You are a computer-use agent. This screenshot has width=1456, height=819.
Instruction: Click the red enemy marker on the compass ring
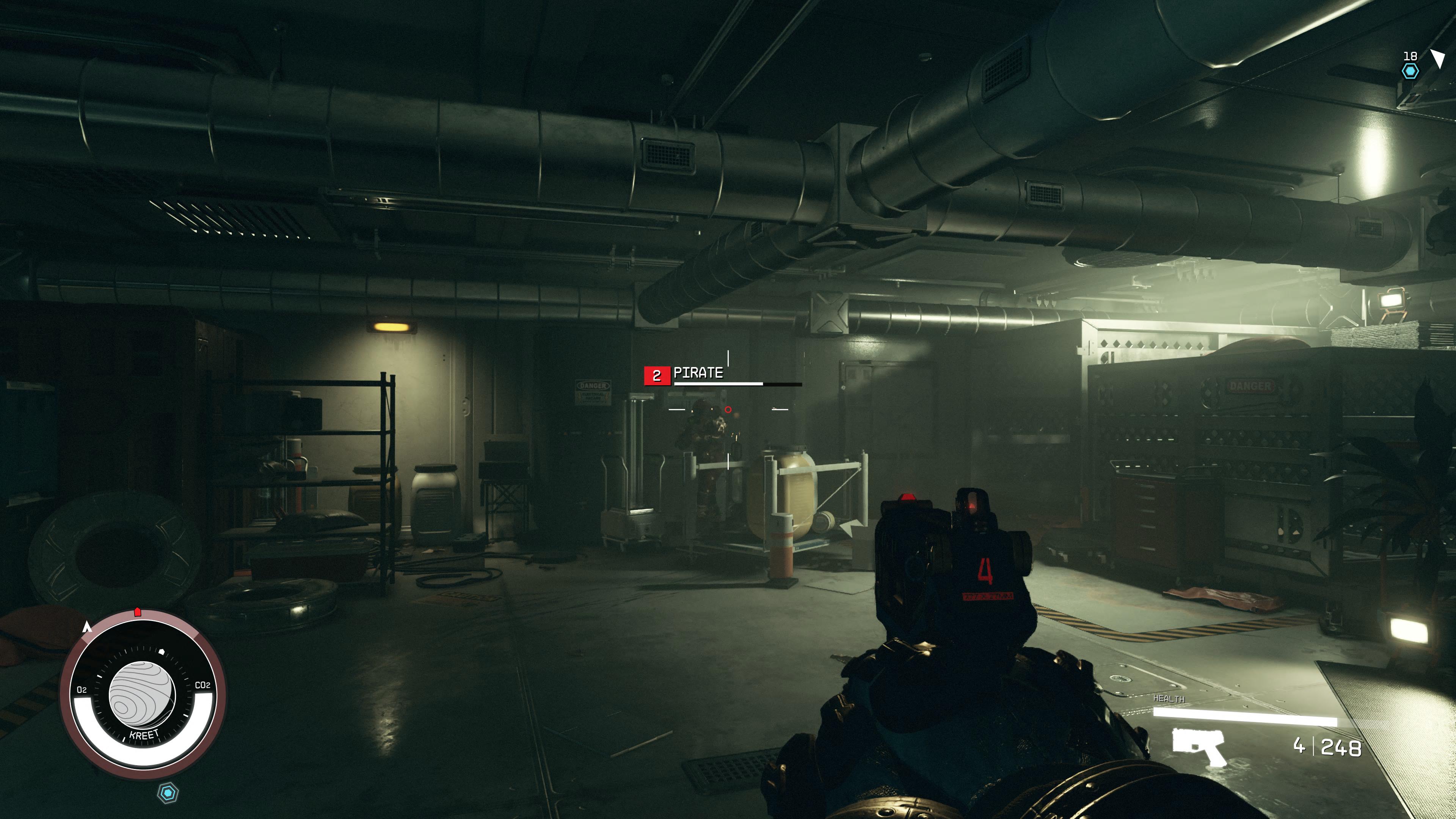point(137,612)
